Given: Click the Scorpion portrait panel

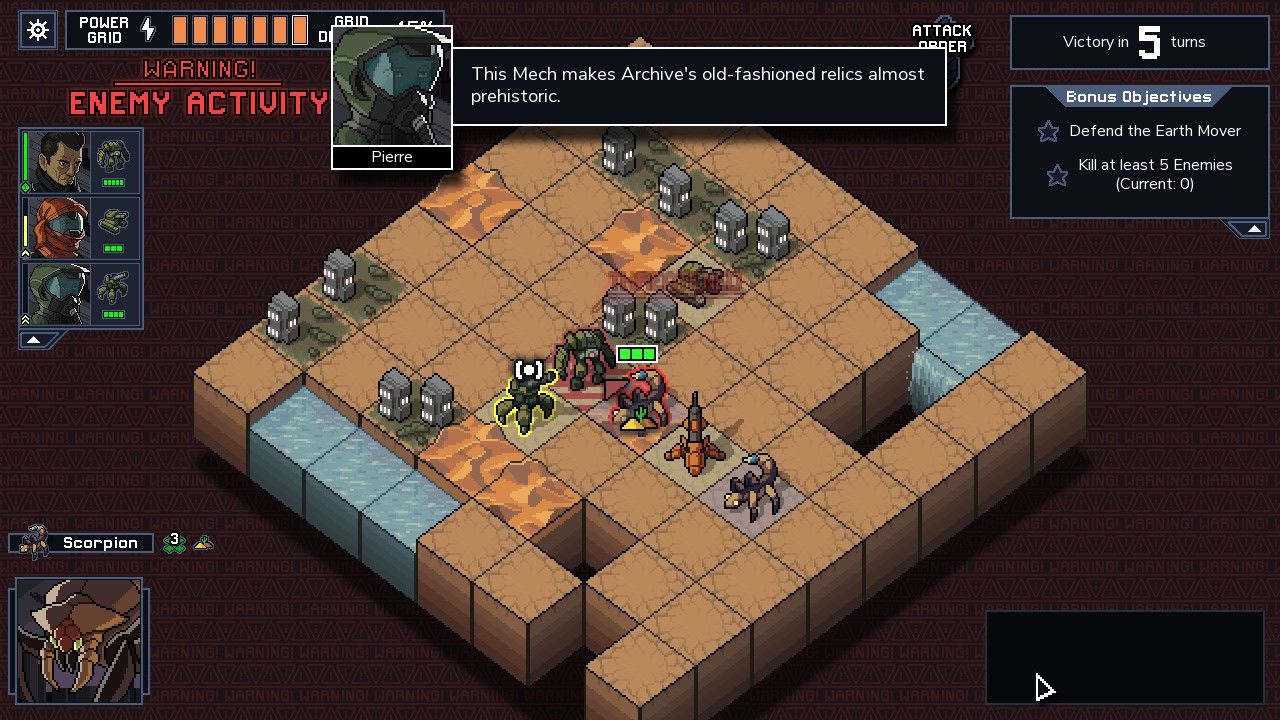Looking at the screenshot, I should (x=78, y=641).
